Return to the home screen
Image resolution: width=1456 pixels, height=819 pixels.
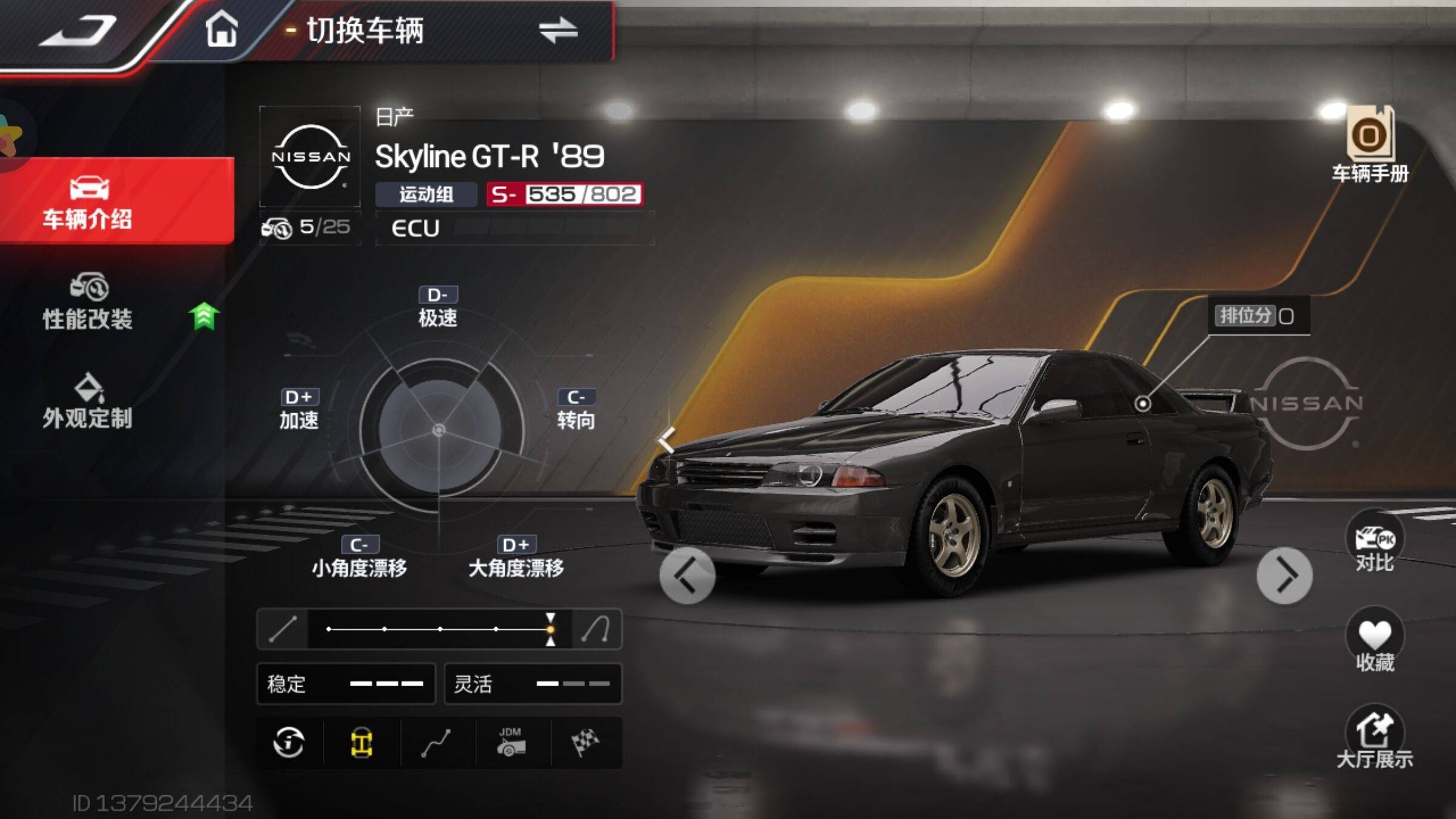pos(221,30)
